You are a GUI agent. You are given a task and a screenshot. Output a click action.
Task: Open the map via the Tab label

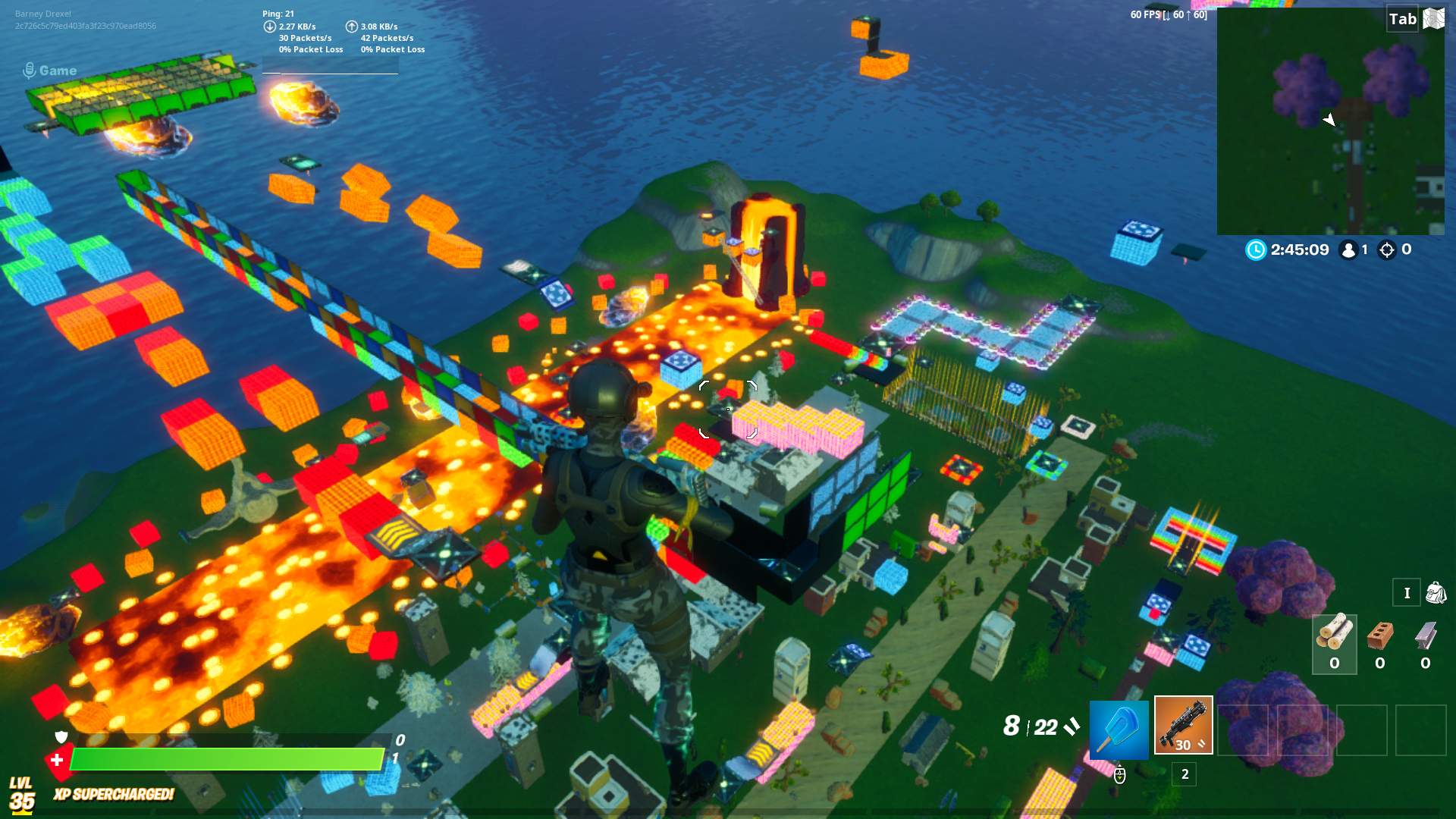[x=1403, y=19]
